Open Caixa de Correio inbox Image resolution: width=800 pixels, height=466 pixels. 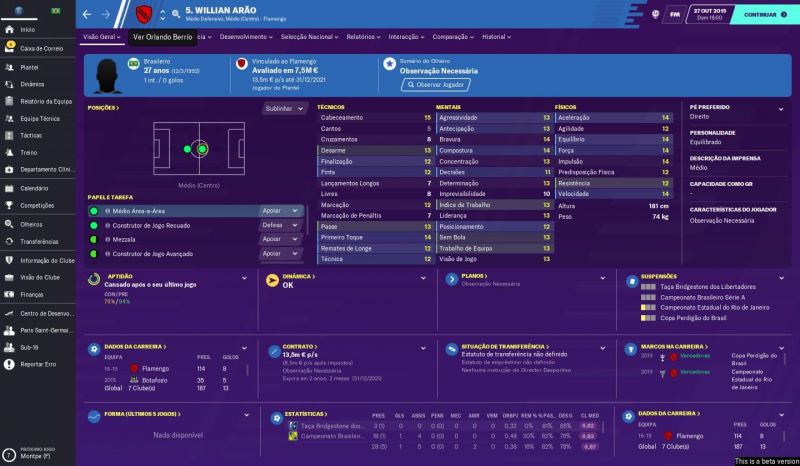coord(40,48)
